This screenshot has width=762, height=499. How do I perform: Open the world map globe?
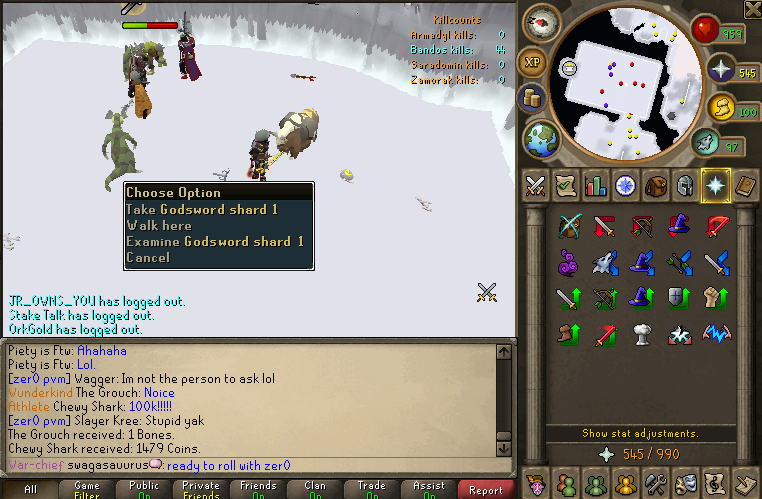(541, 138)
